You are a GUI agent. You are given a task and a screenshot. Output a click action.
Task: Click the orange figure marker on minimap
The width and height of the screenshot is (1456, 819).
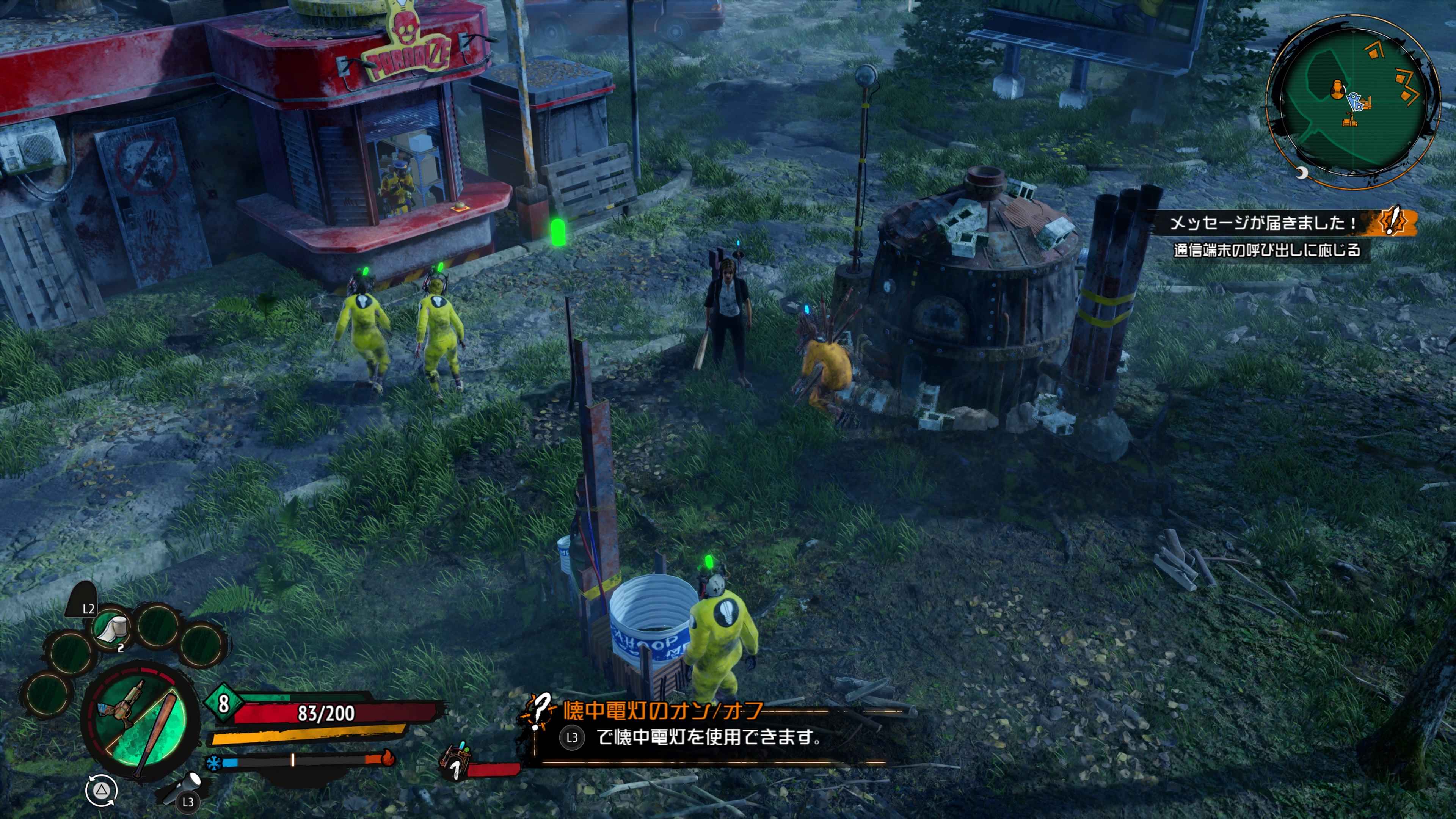pos(1337,90)
